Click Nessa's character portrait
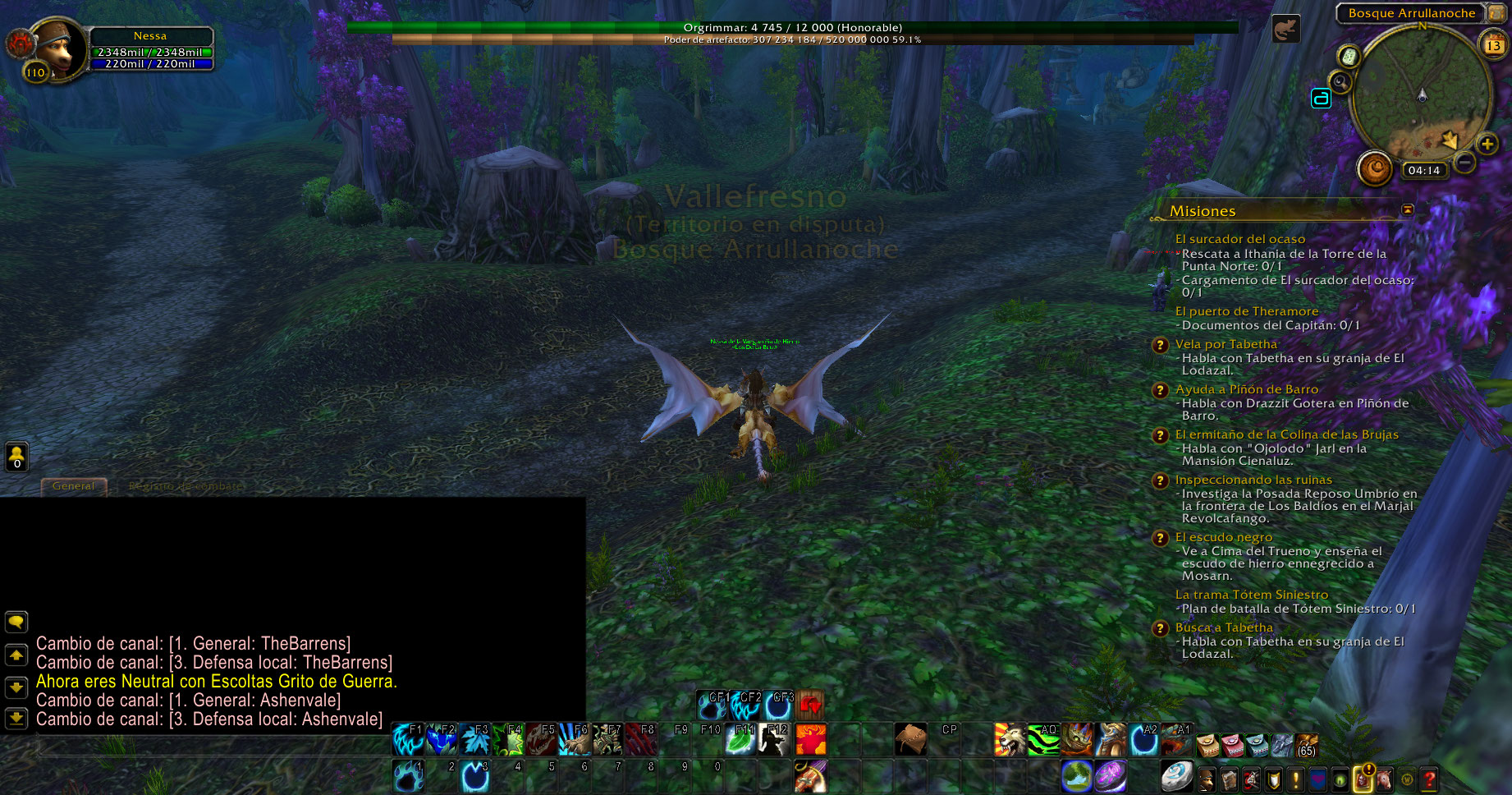This screenshot has width=1512, height=795. point(57,49)
